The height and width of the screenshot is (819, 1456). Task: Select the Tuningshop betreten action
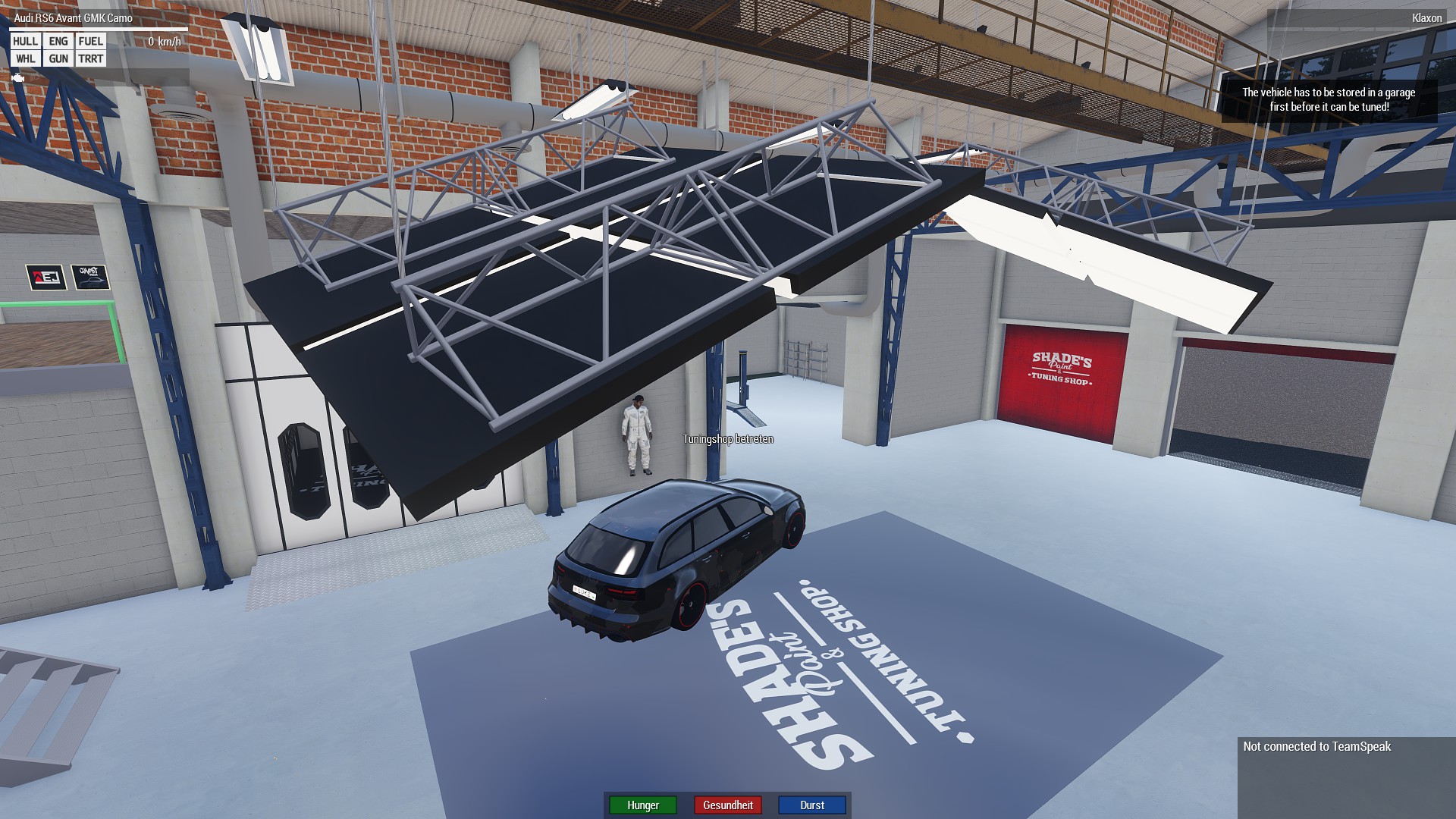(x=727, y=439)
